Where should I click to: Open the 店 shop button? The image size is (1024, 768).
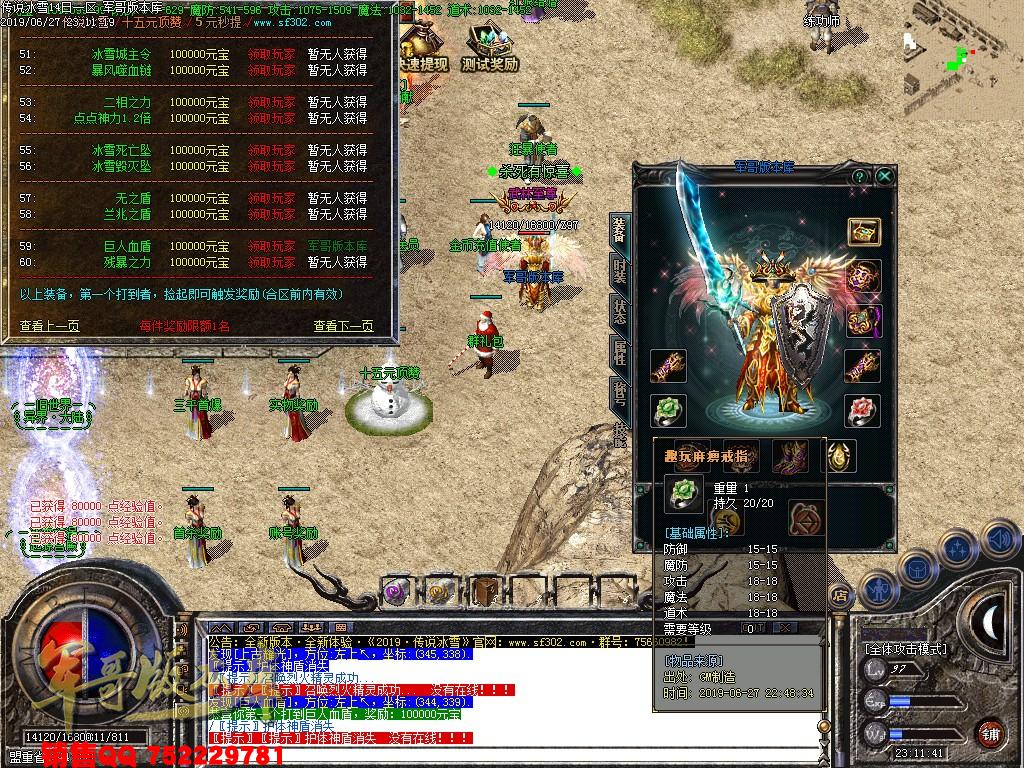pyautogui.click(x=841, y=596)
